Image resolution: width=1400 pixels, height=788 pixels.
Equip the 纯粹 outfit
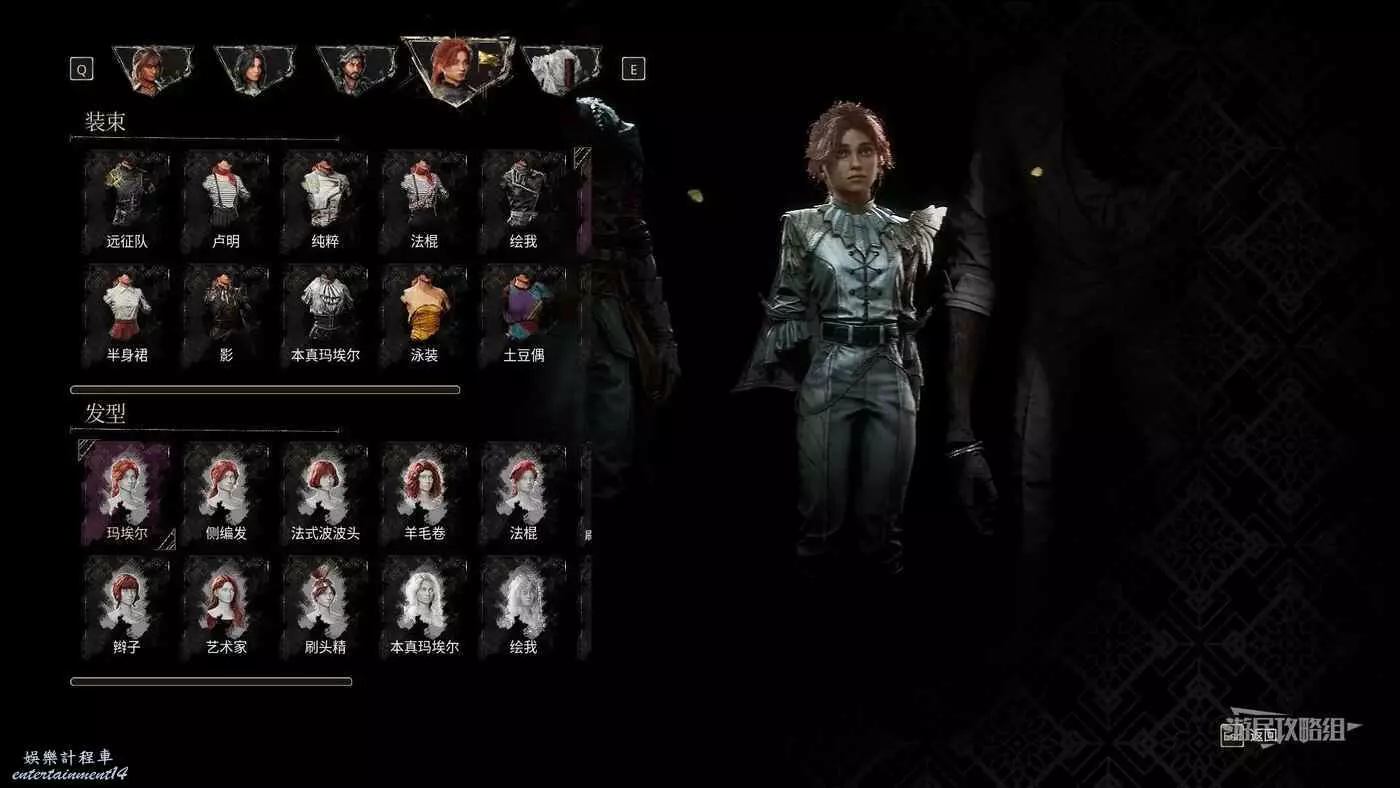click(325, 201)
